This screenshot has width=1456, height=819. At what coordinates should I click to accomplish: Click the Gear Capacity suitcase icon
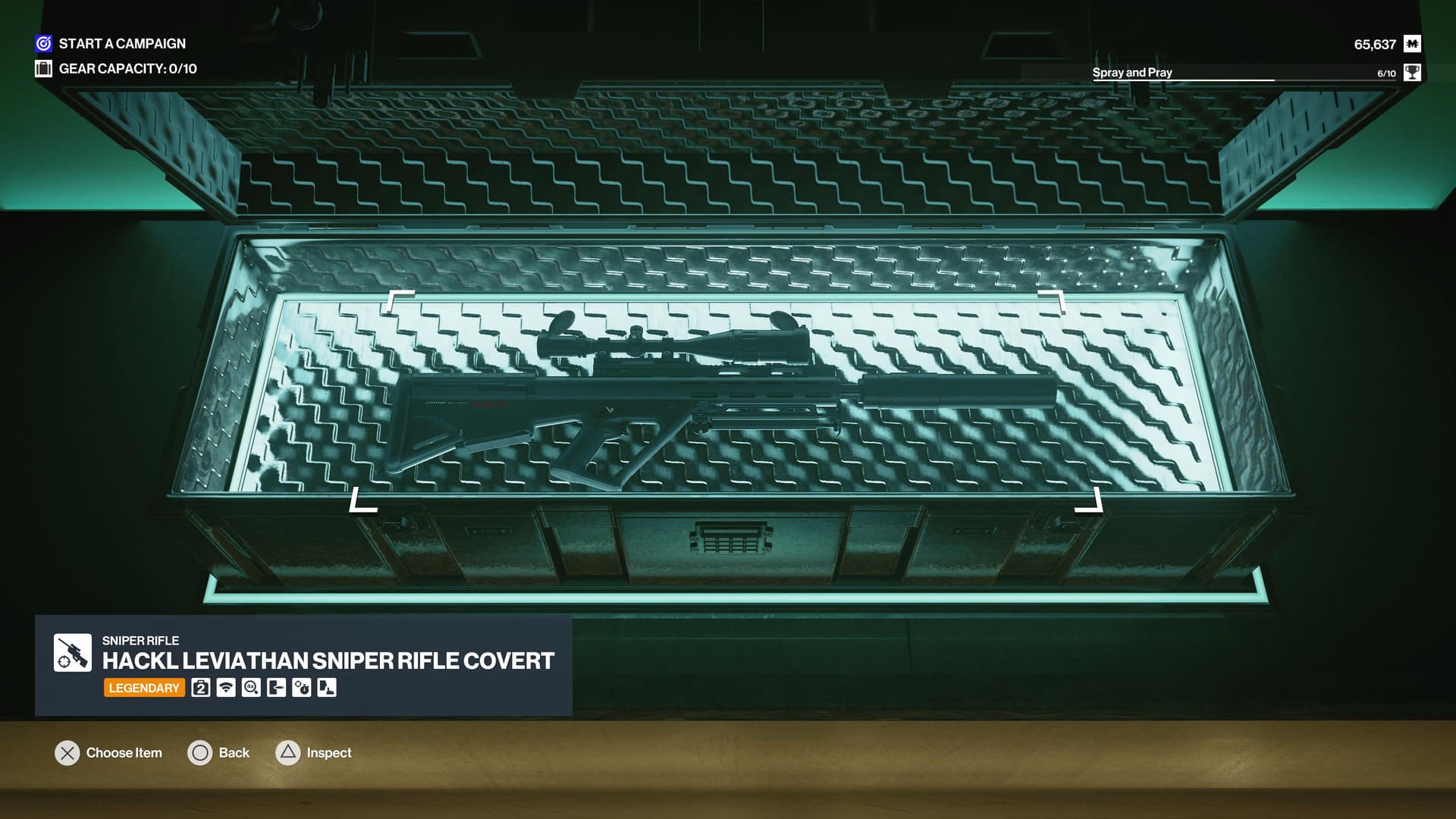[43, 69]
